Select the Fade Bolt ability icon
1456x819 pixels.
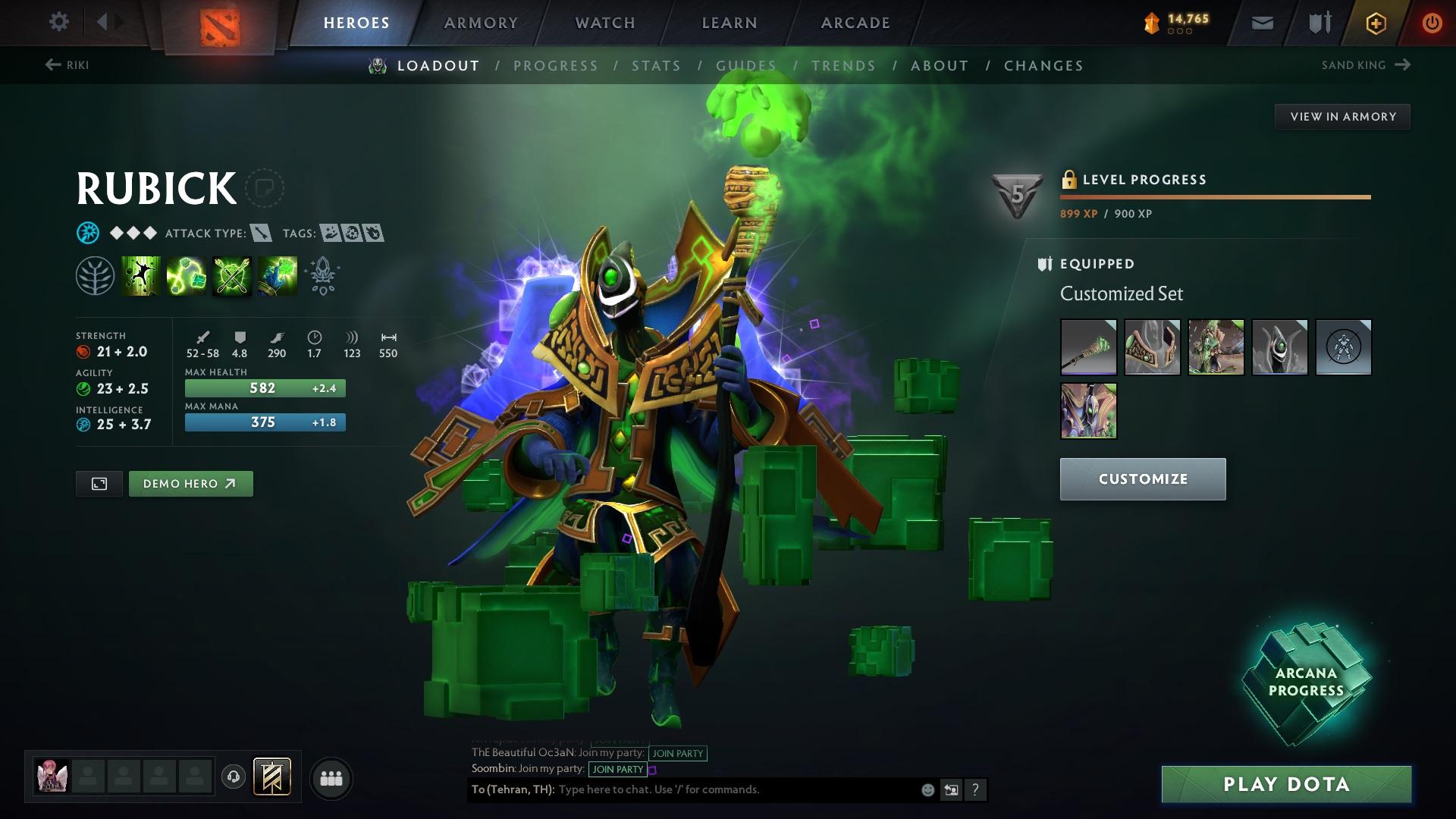pyautogui.click(x=186, y=275)
